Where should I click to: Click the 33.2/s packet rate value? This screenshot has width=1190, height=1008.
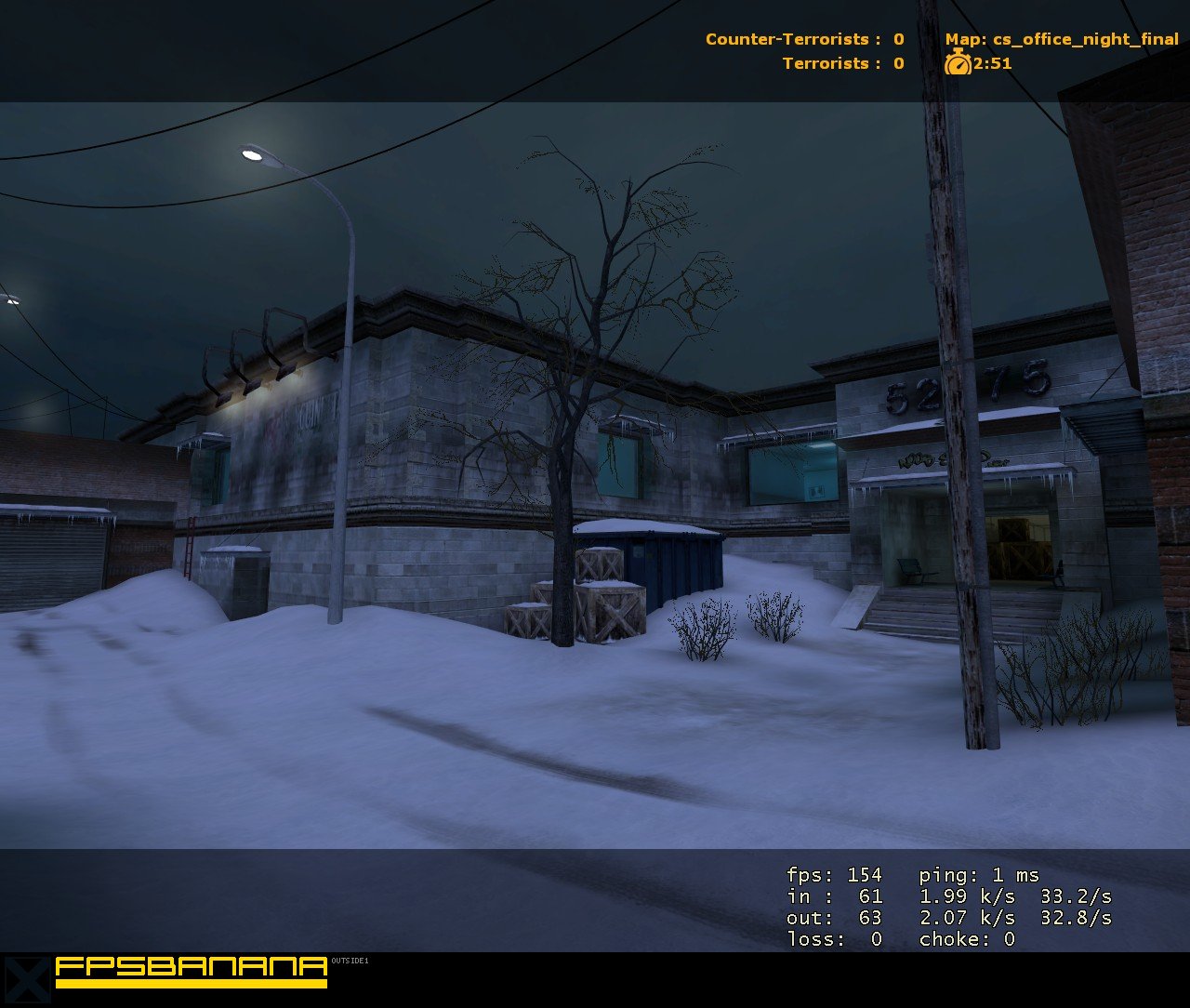click(x=1076, y=895)
